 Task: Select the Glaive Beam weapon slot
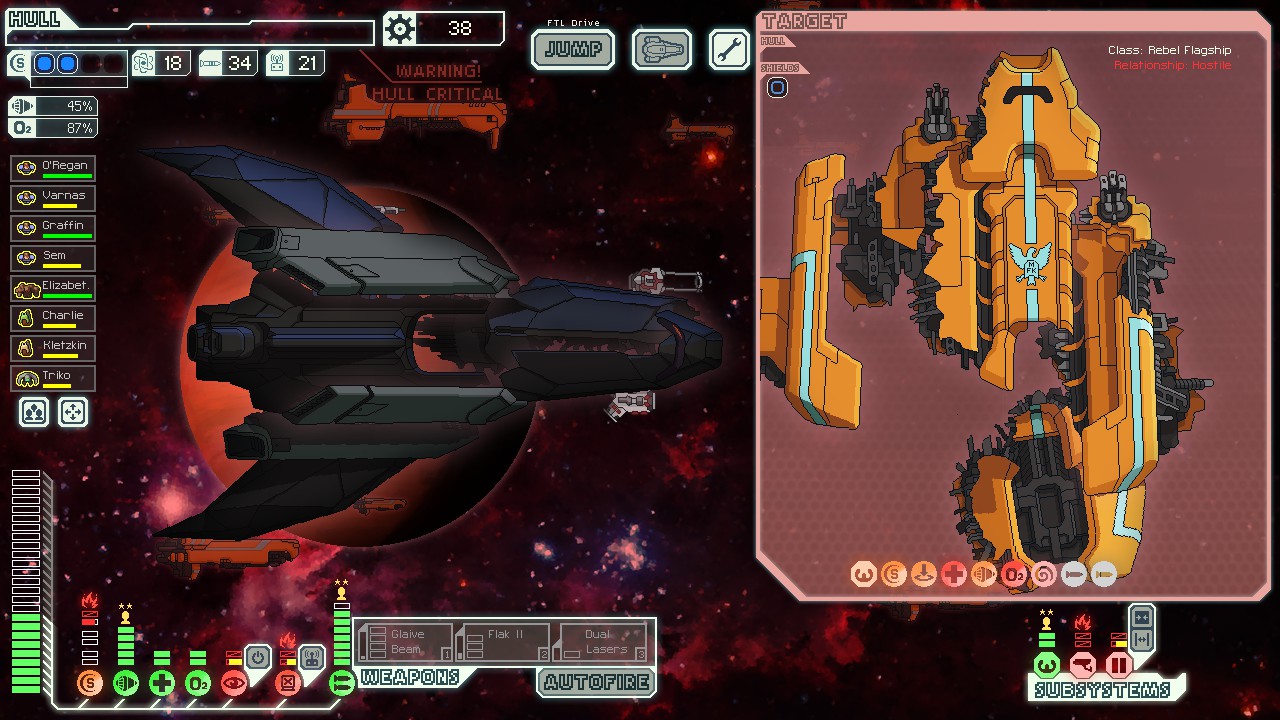[405, 642]
